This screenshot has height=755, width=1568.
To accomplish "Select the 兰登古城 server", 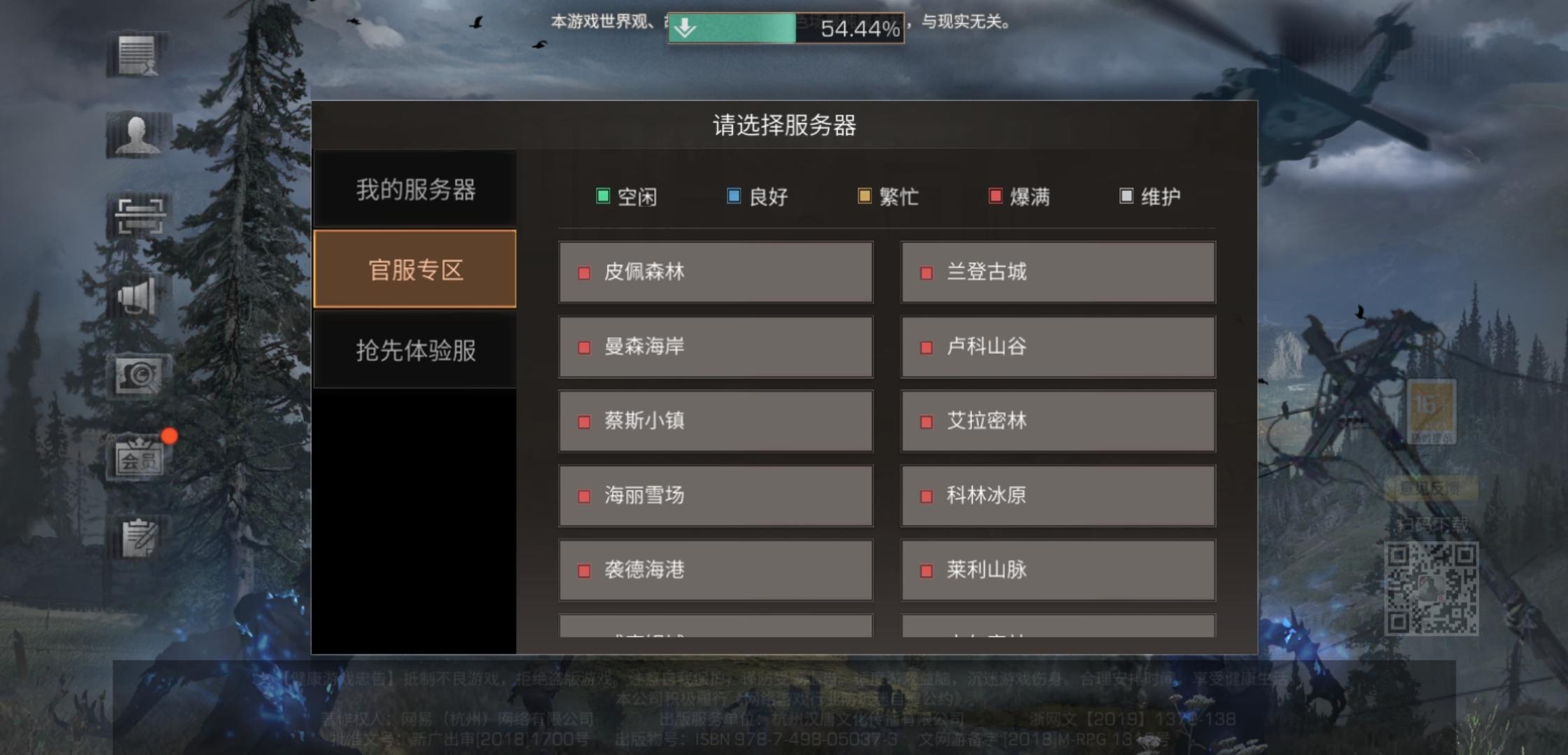I will coord(1058,273).
